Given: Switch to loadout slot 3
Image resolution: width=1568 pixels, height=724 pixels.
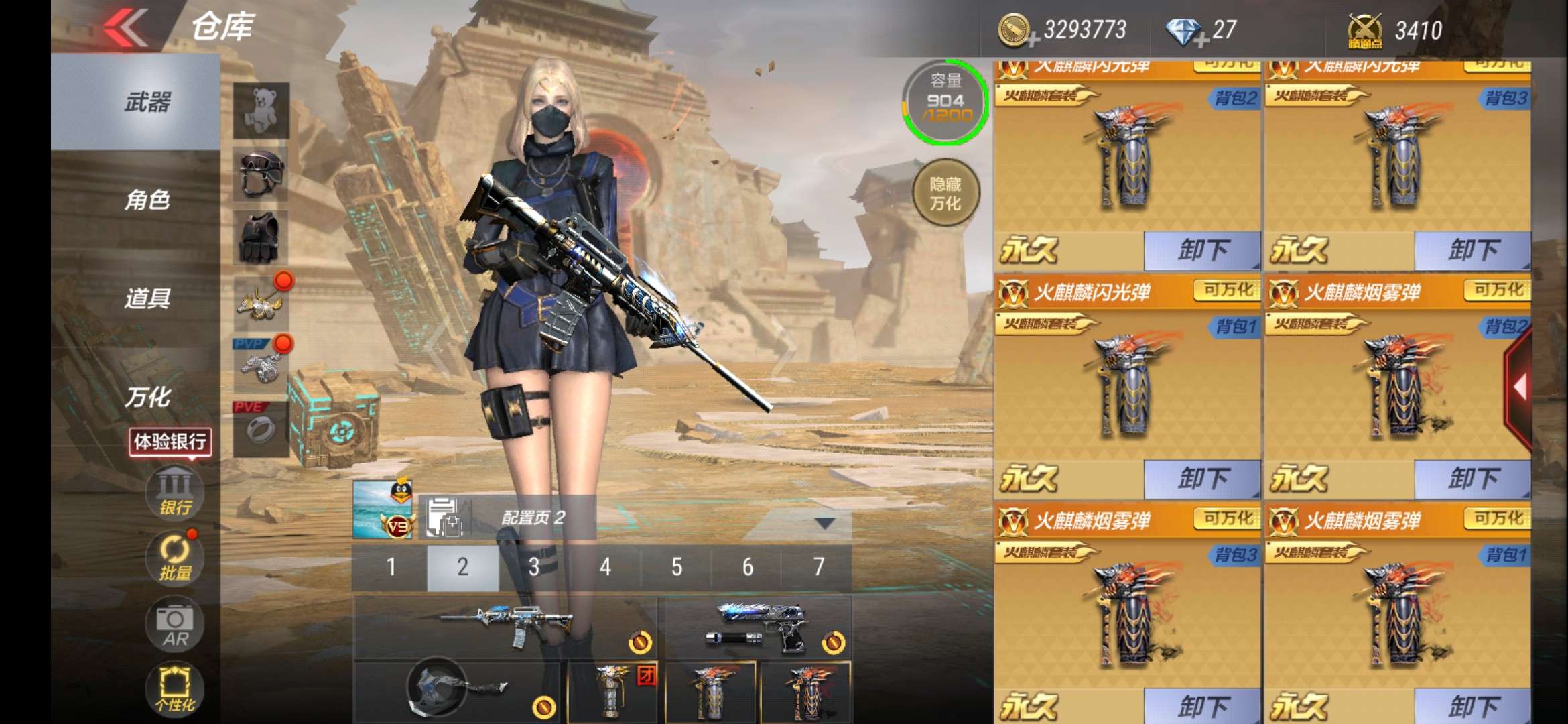Looking at the screenshot, I should [534, 567].
